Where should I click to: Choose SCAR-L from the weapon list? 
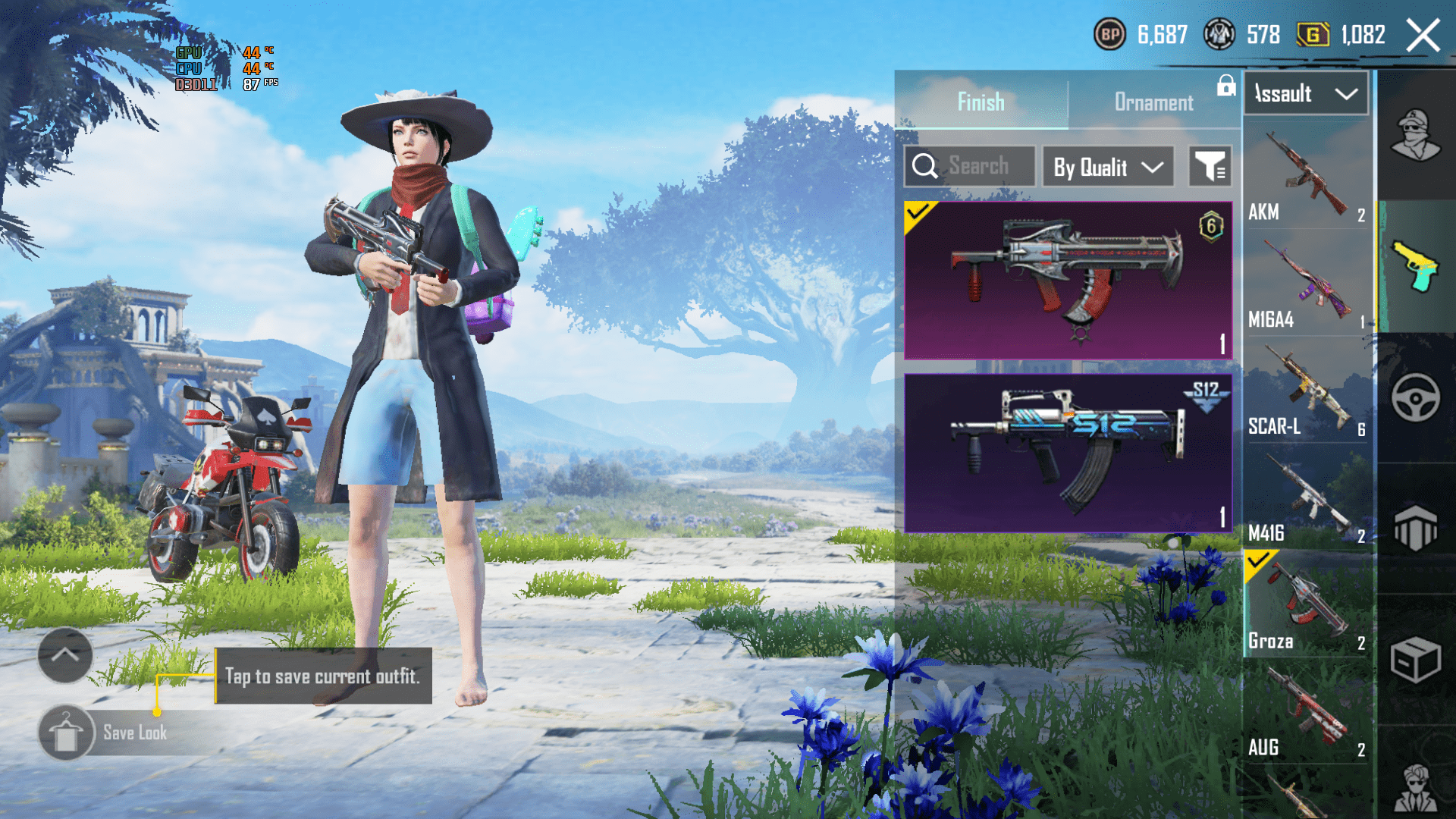1307,391
